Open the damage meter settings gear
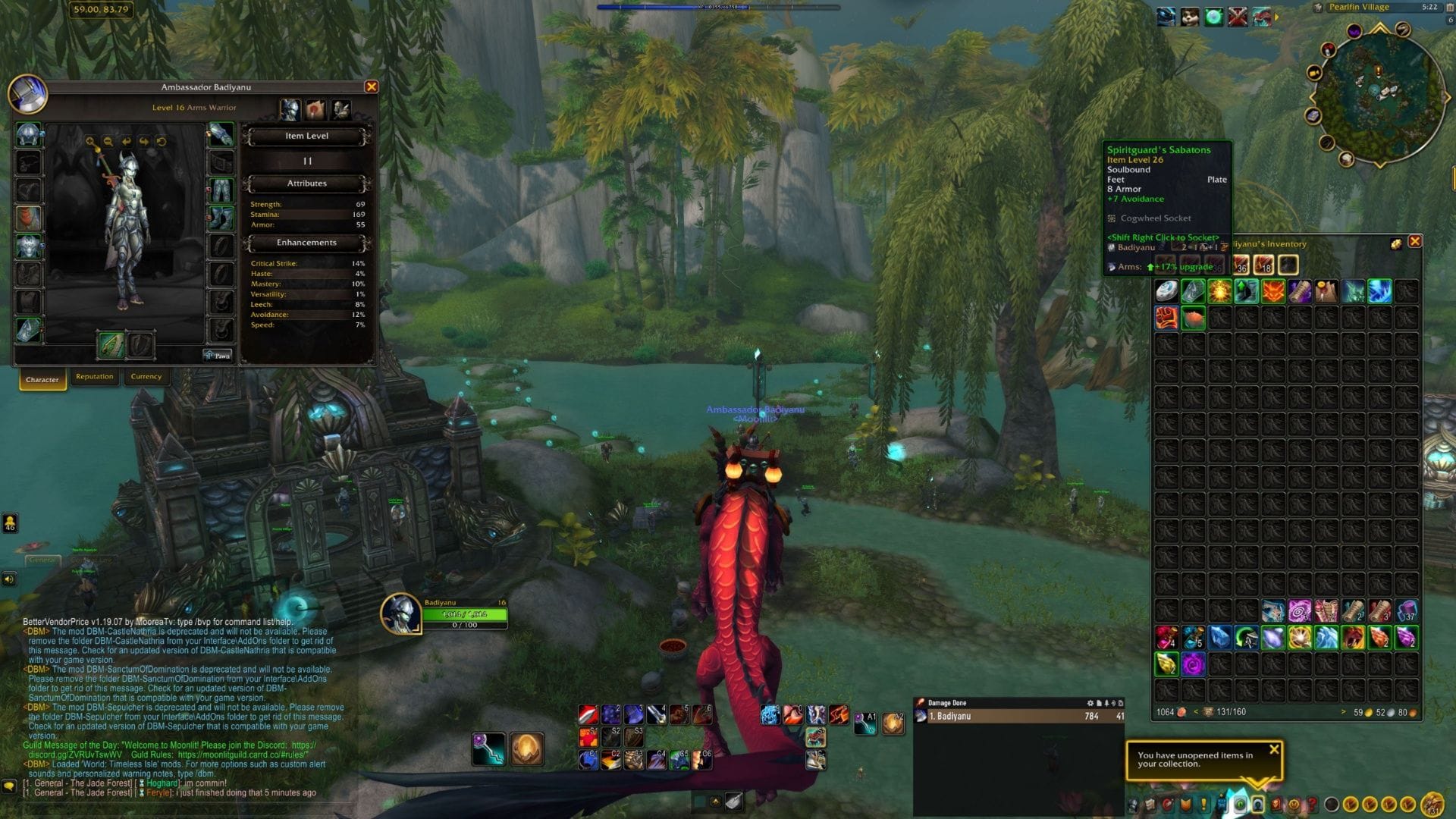The width and height of the screenshot is (1456, 819). click(1090, 703)
